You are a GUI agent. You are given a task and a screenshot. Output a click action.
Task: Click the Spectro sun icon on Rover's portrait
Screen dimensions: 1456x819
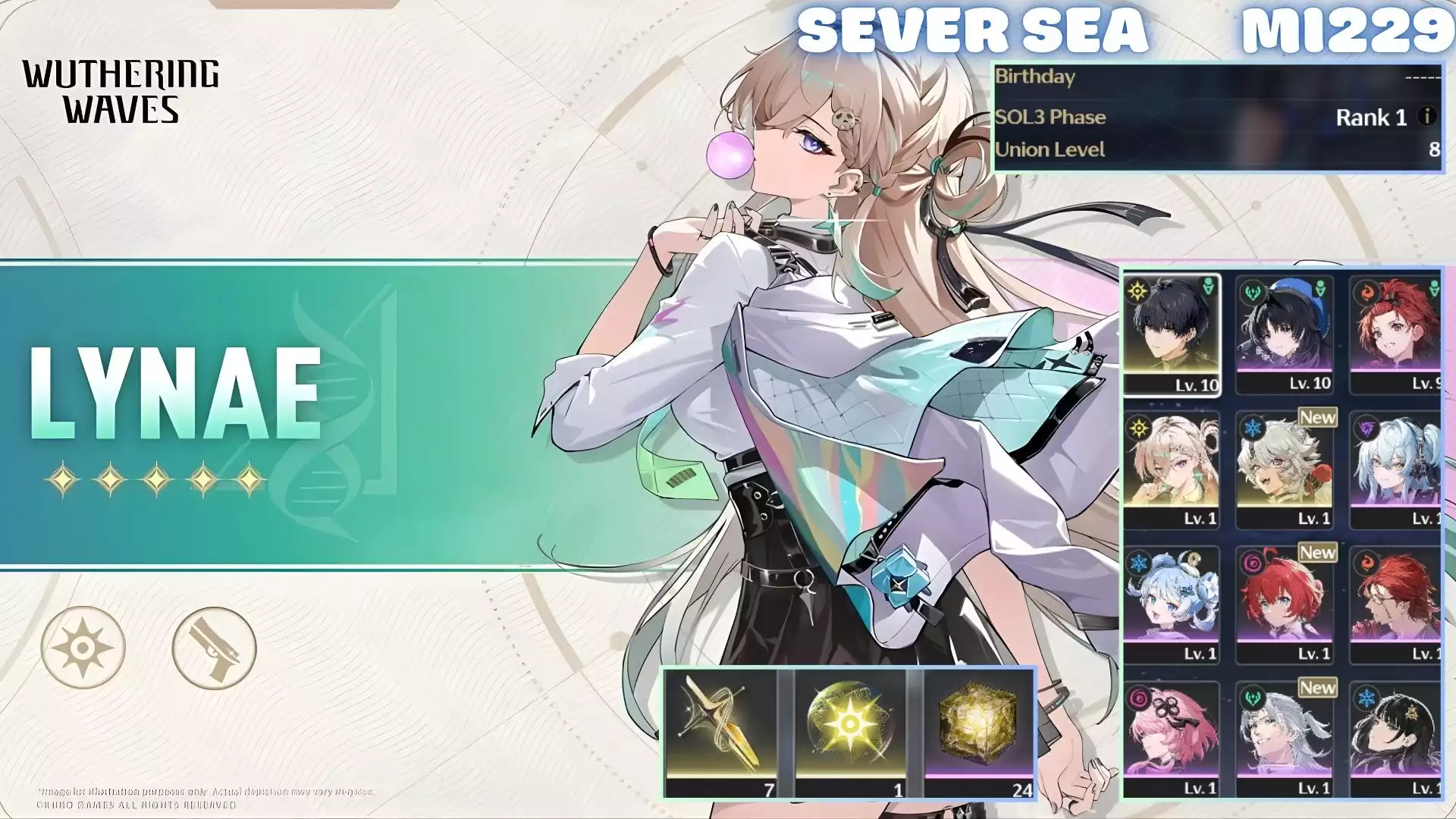1136,291
